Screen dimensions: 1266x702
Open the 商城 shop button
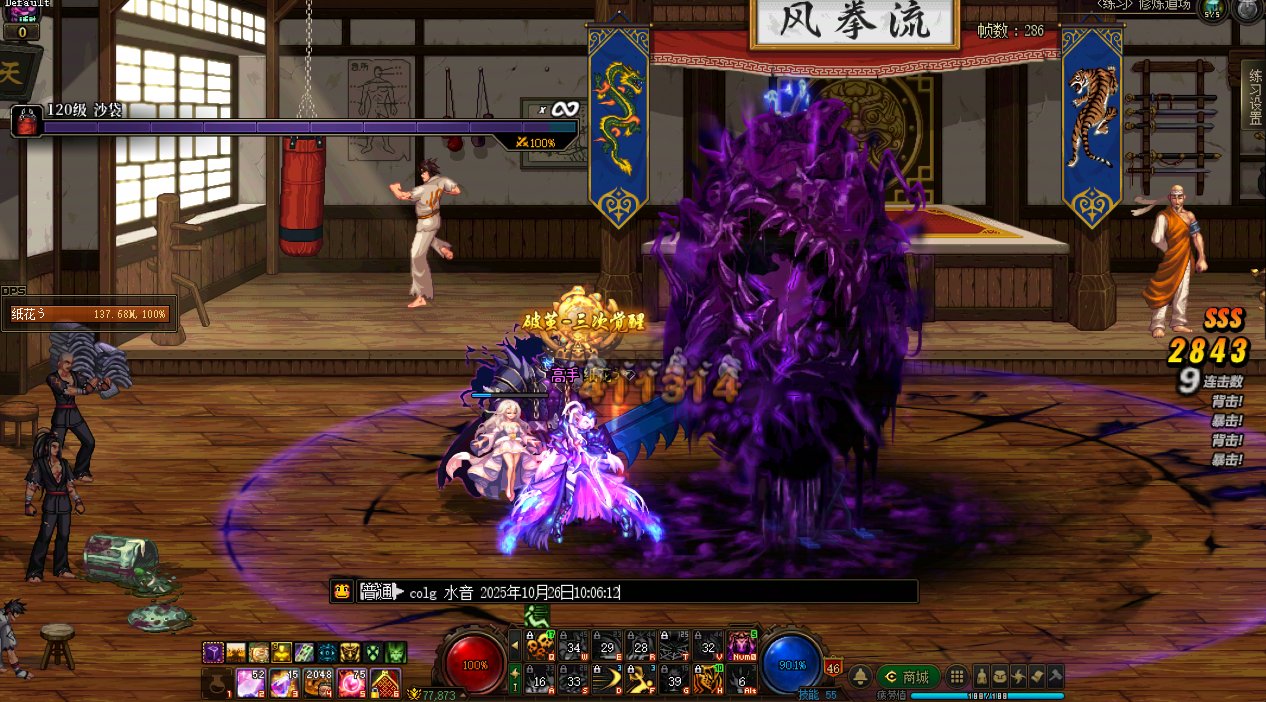coord(908,677)
